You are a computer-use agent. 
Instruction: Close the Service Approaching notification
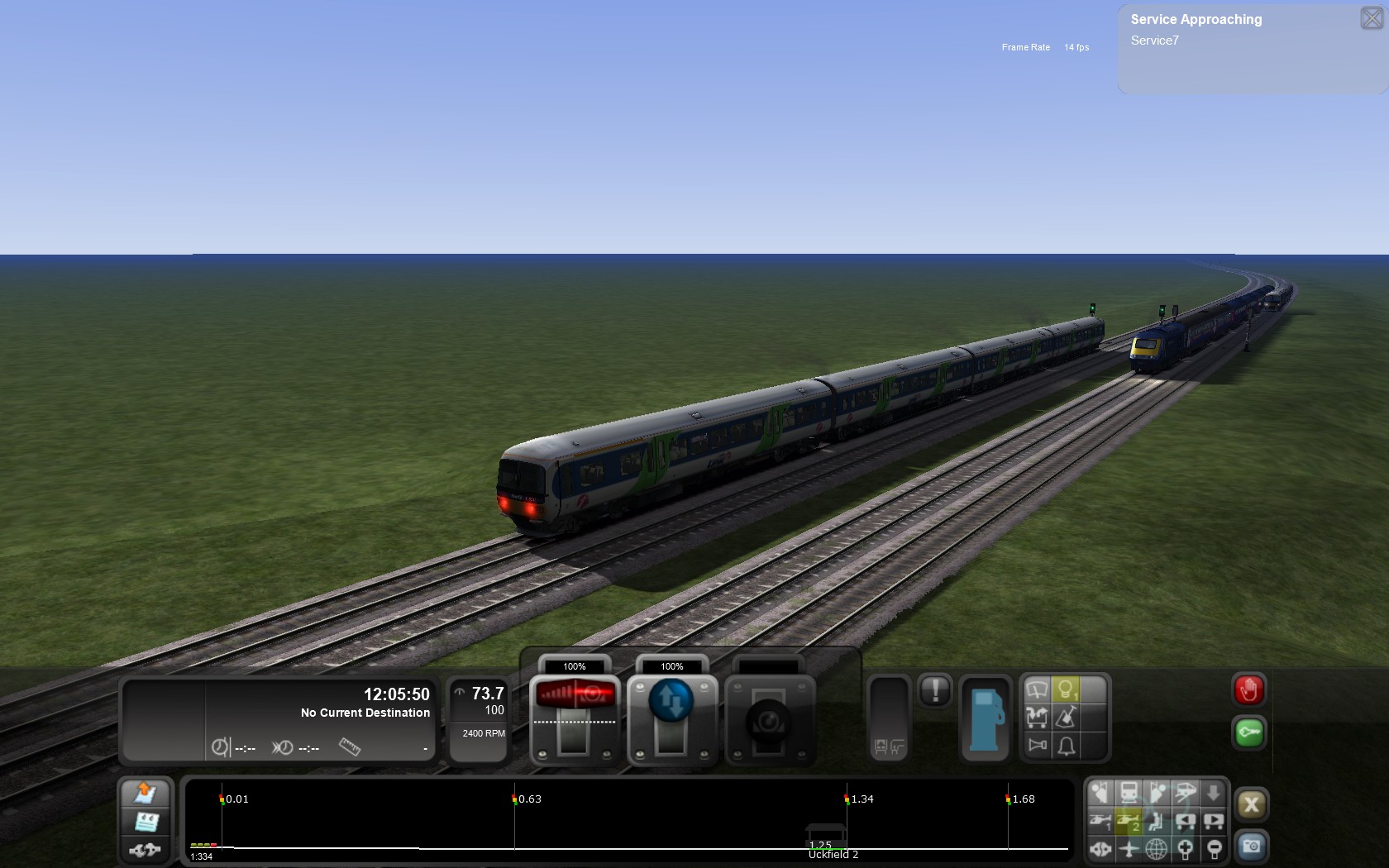coord(1371,18)
